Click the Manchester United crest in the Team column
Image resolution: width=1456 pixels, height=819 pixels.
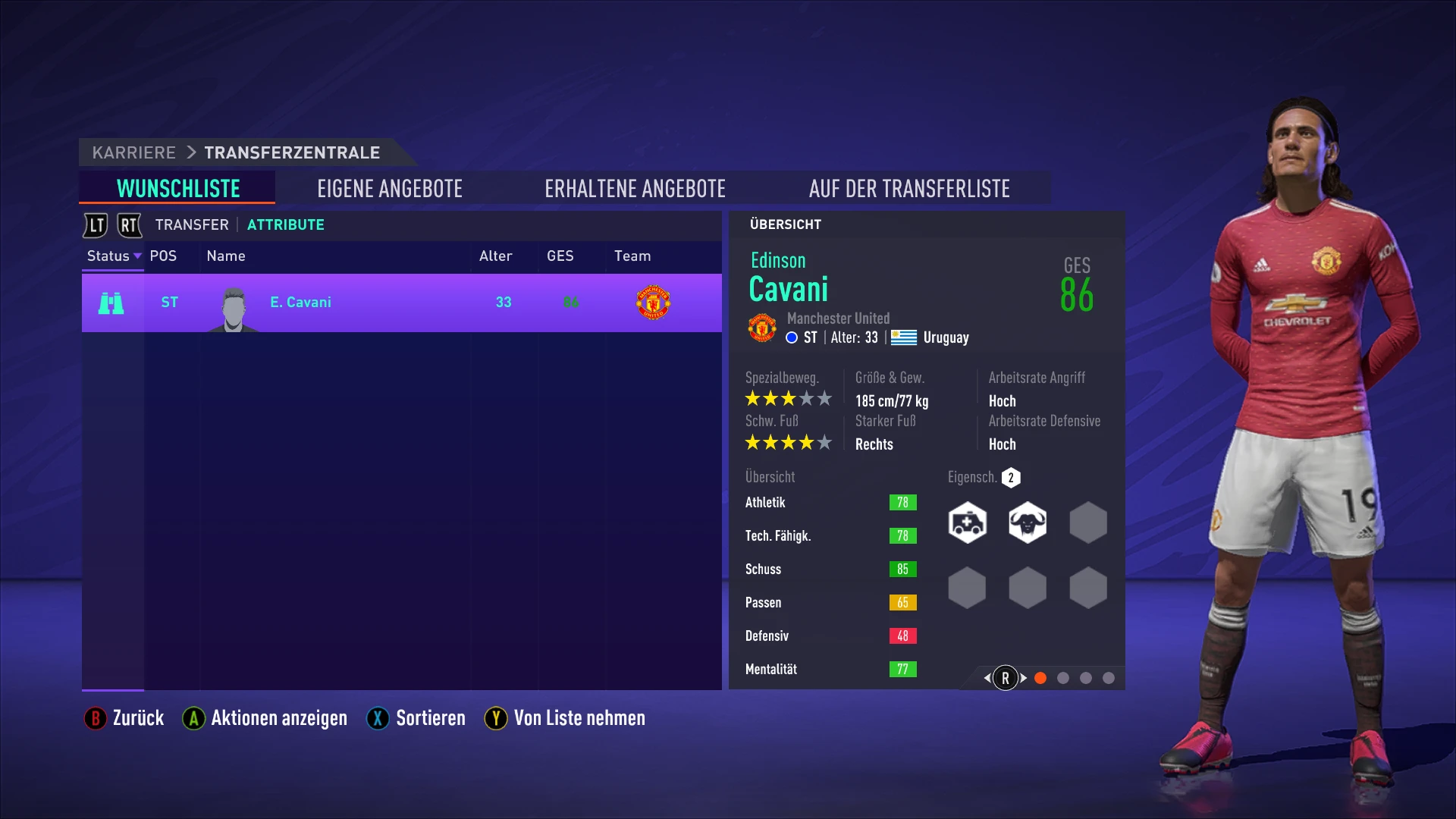pos(654,302)
